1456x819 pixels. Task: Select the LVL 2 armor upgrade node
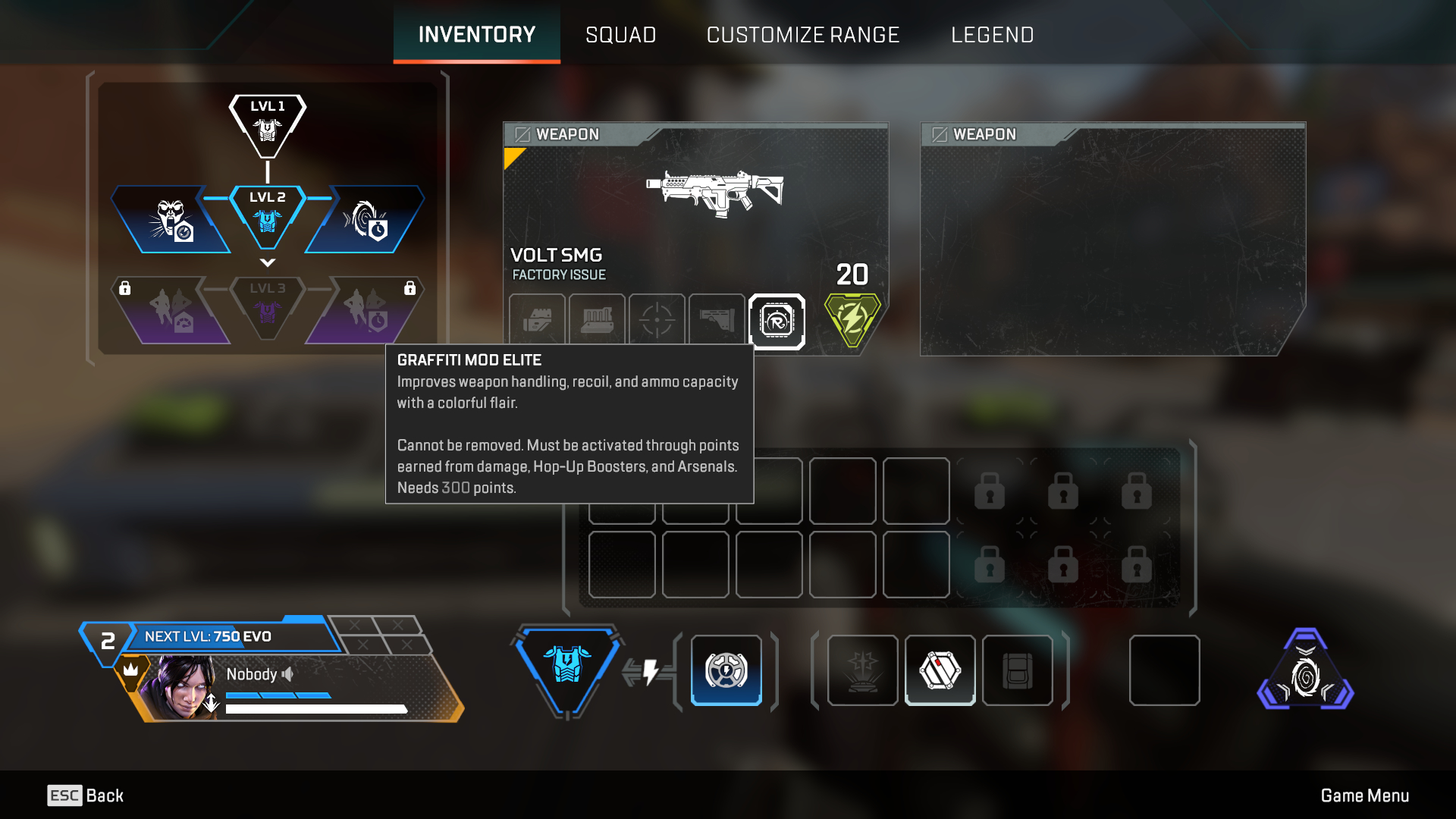pyautogui.click(x=267, y=215)
